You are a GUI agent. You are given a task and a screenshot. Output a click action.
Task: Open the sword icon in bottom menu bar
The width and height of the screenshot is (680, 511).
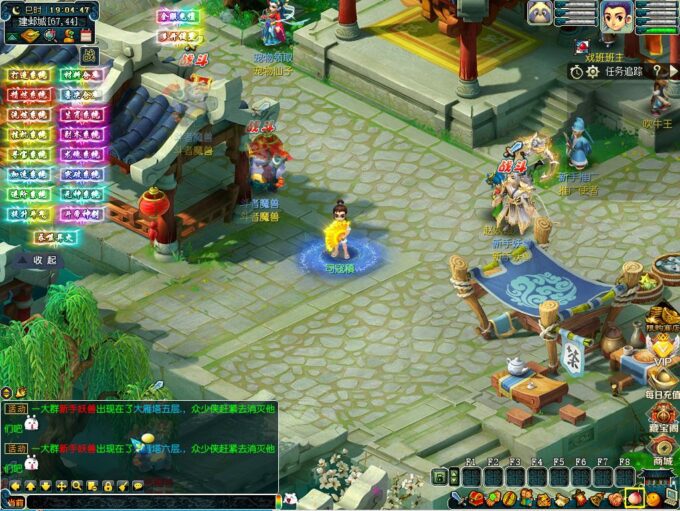455,498
